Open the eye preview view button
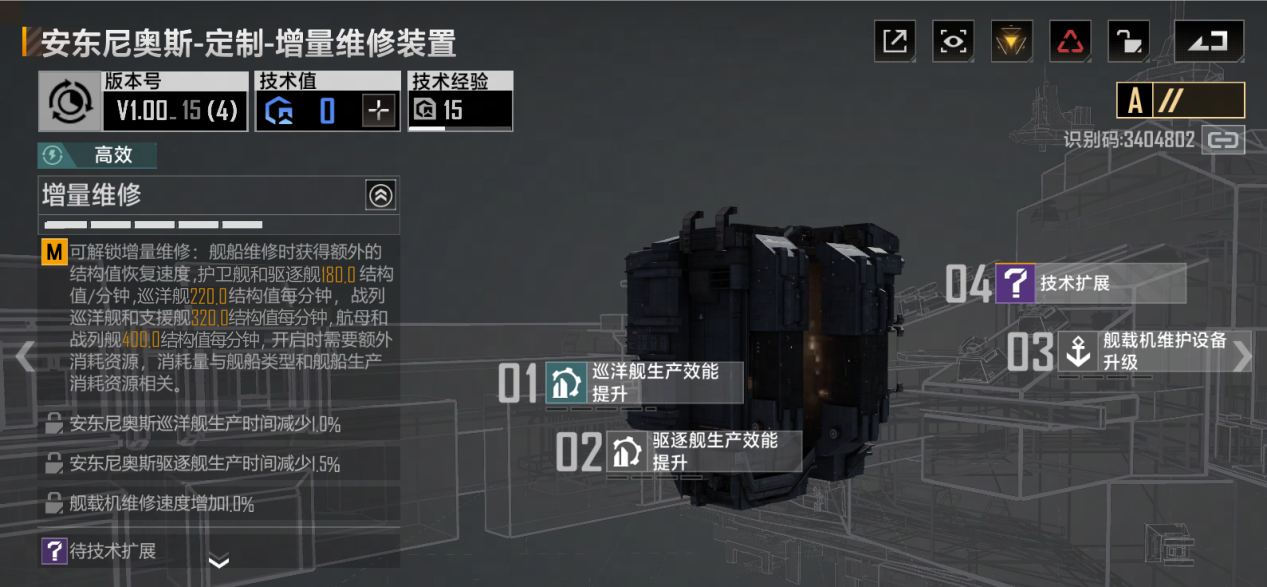The width and height of the screenshot is (1267, 587). pos(953,41)
